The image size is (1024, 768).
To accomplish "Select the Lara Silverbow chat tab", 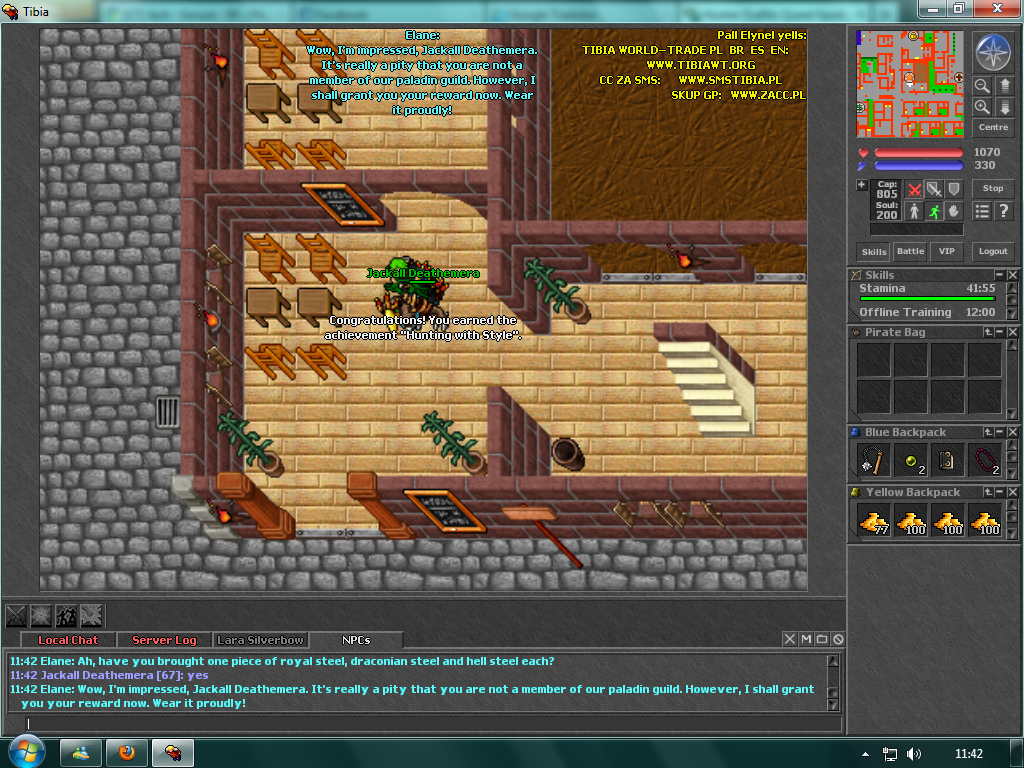I will coord(260,640).
